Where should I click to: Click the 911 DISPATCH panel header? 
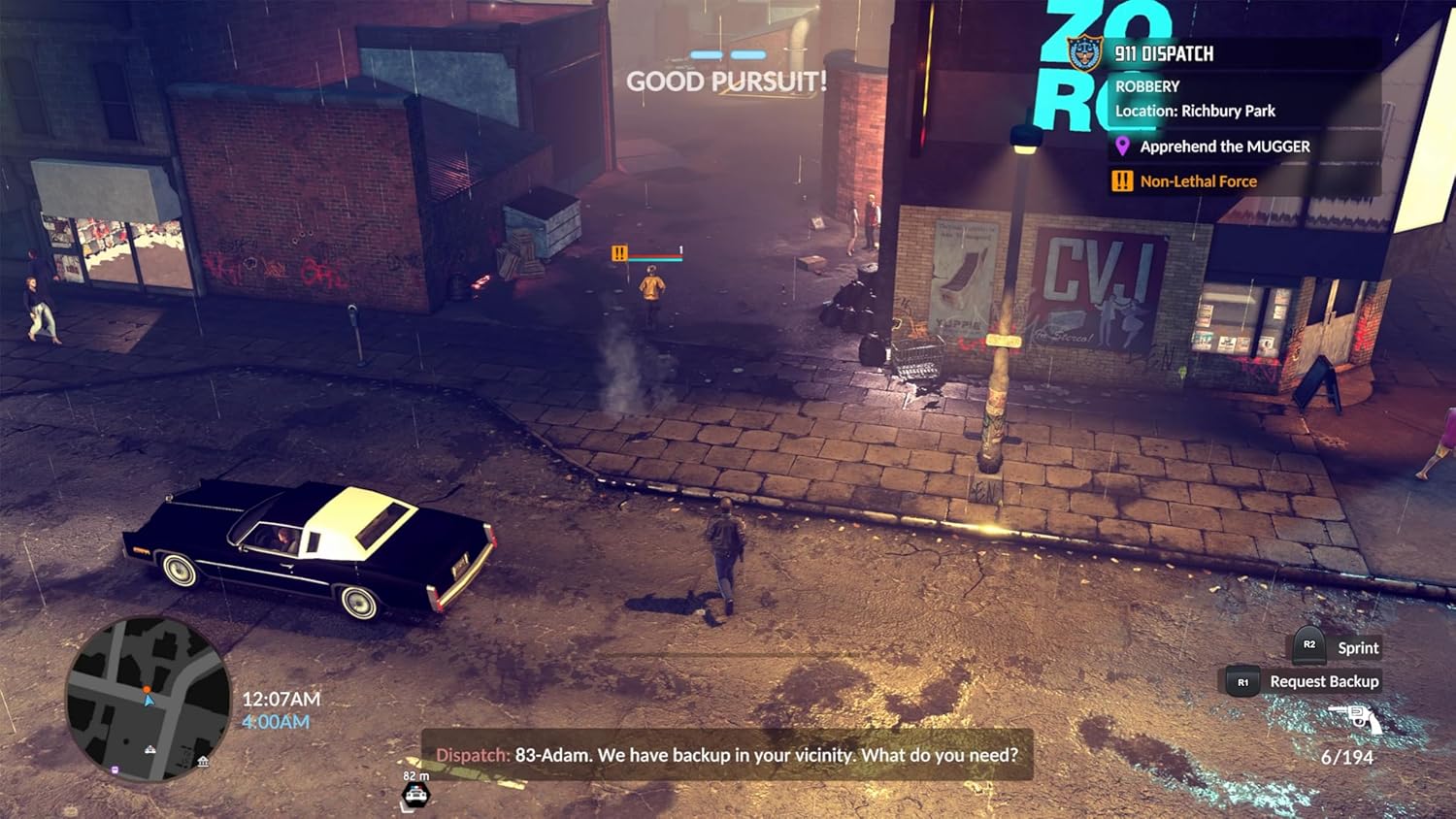click(x=1163, y=53)
